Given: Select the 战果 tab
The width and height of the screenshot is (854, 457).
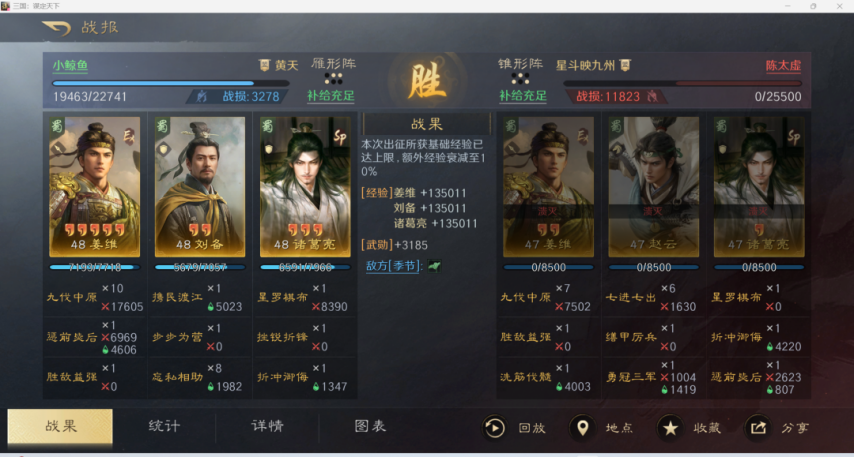Looking at the screenshot, I should point(60,426).
